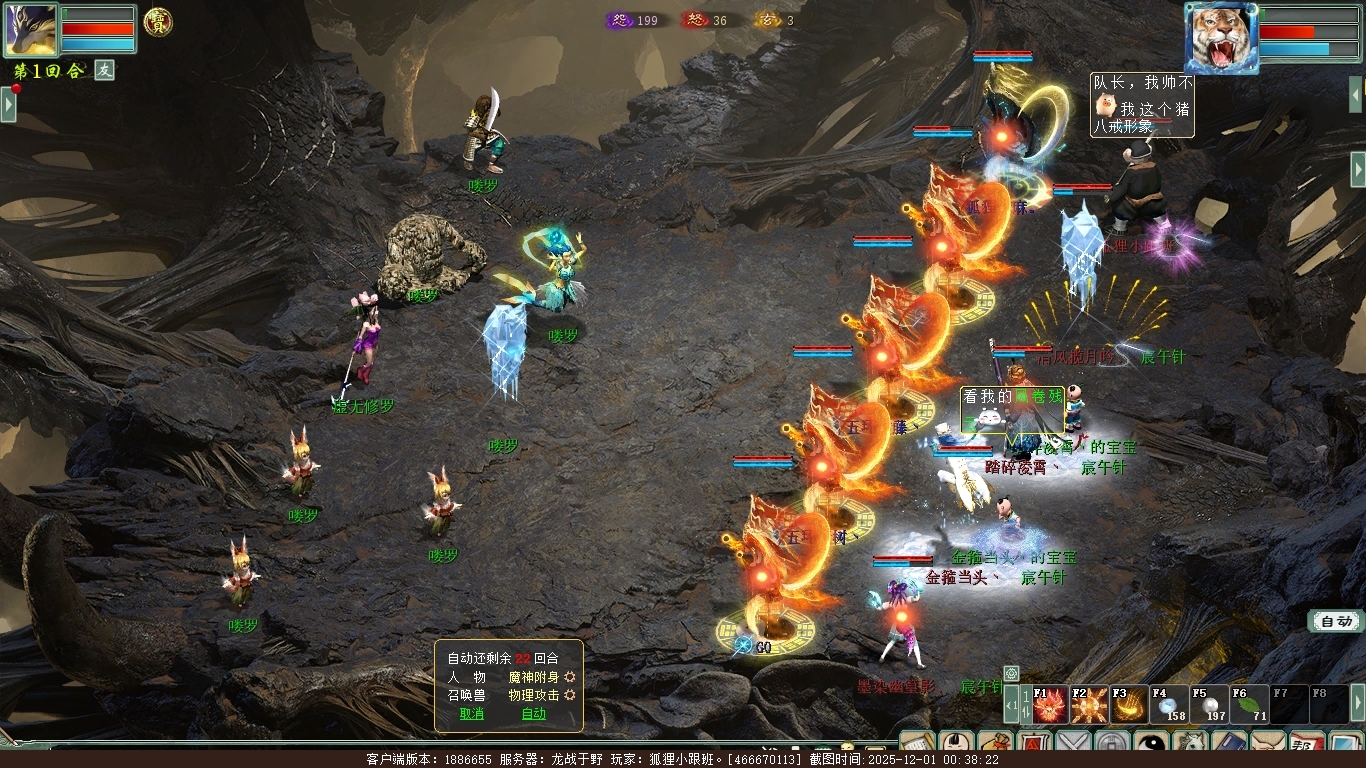The width and height of the screenshot is (1366, 768).
Task: Open the yin-yang icon in the bottom menu
Action: 1152,747
